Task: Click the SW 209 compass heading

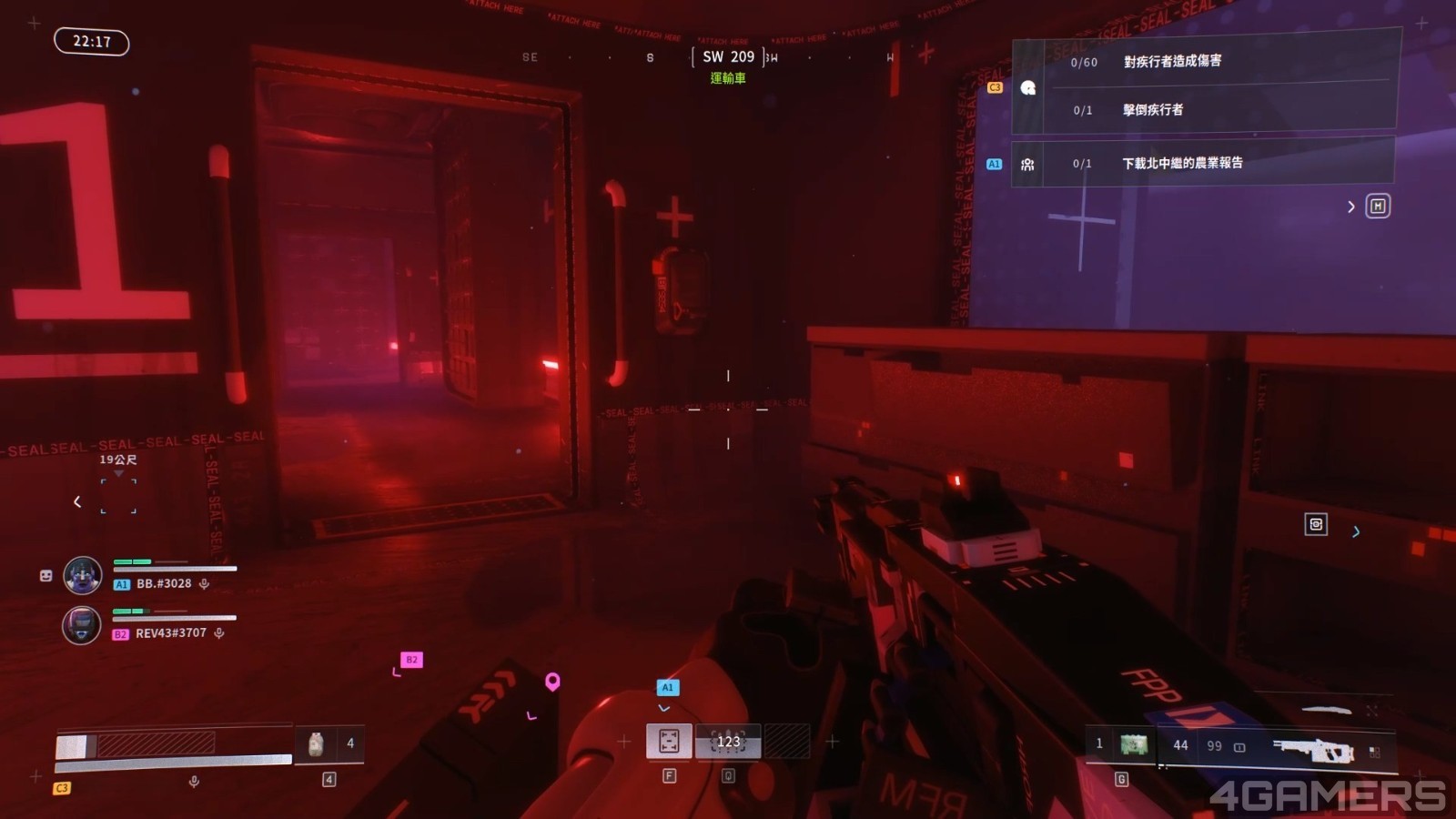Action: [728, 57]
